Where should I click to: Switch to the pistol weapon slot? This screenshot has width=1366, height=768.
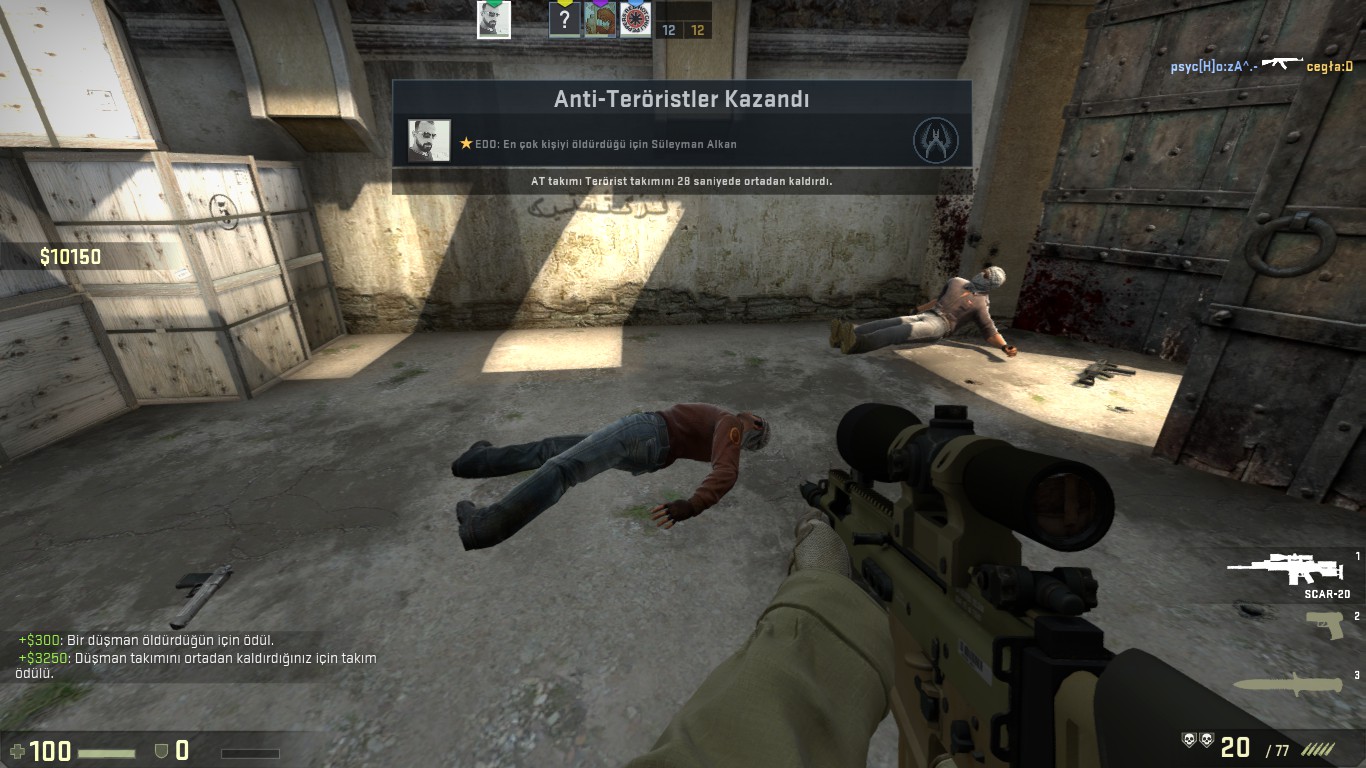[1324, 626]
